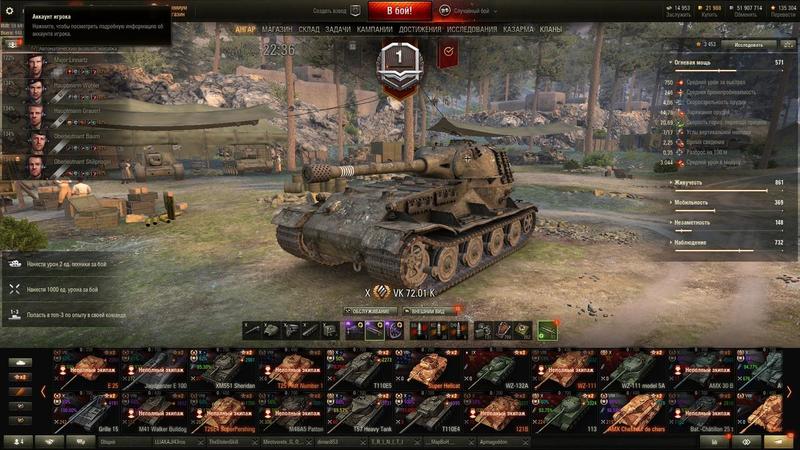
Task: Switch to the «Казарма» tab
Action: pos(518,30)
